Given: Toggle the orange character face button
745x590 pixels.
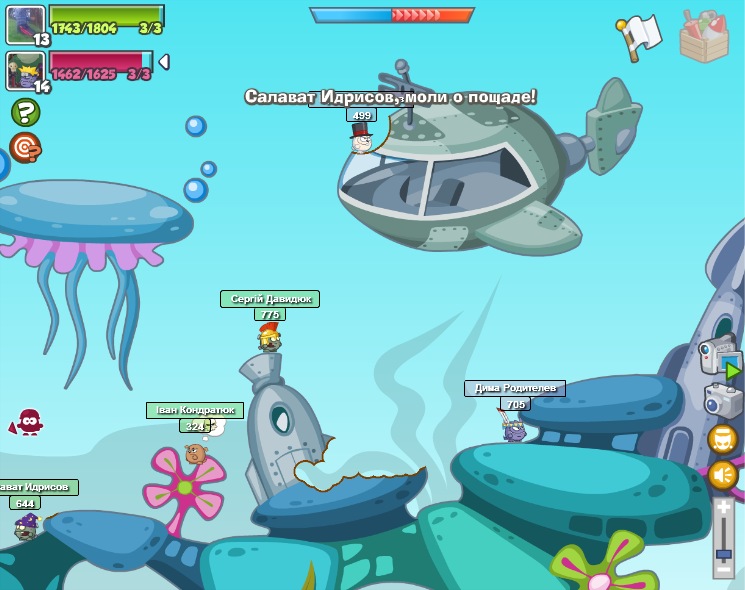Looking at the screenshot, I should coord(723,439).
